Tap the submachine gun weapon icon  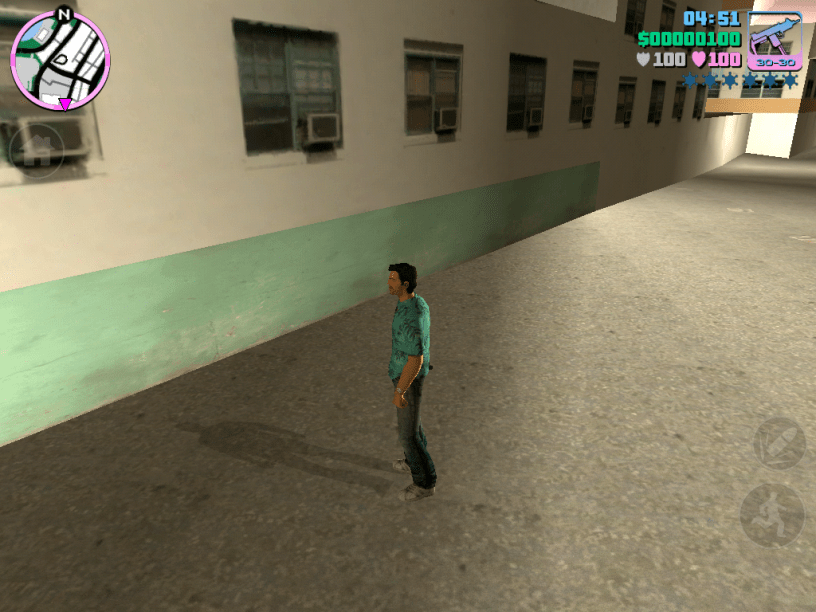click(x=774, y=41)
